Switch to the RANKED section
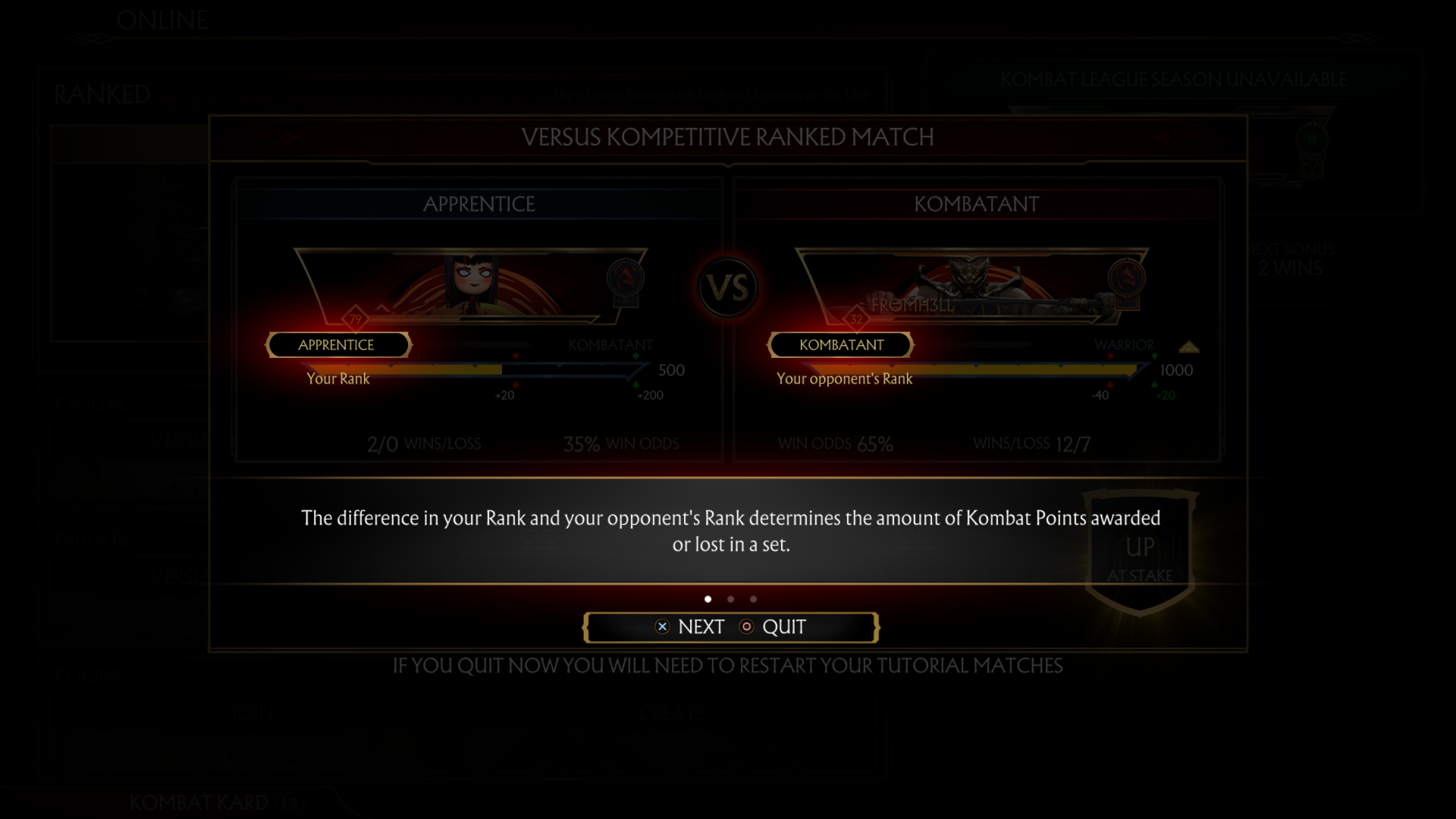This screenshot has width=1456, height=819. pos(101,94)
